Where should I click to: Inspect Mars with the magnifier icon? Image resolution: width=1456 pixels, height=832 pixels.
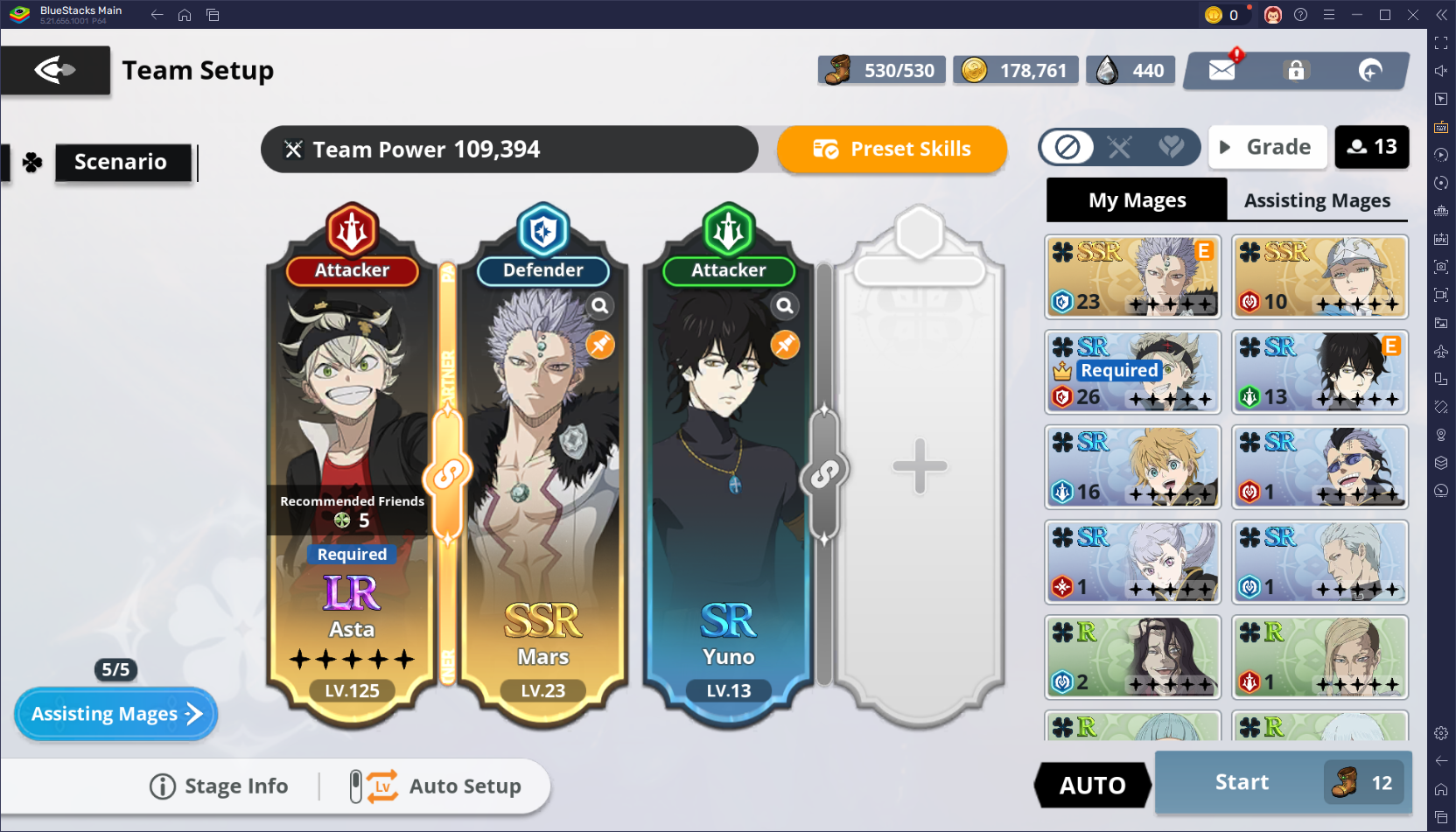600,305
